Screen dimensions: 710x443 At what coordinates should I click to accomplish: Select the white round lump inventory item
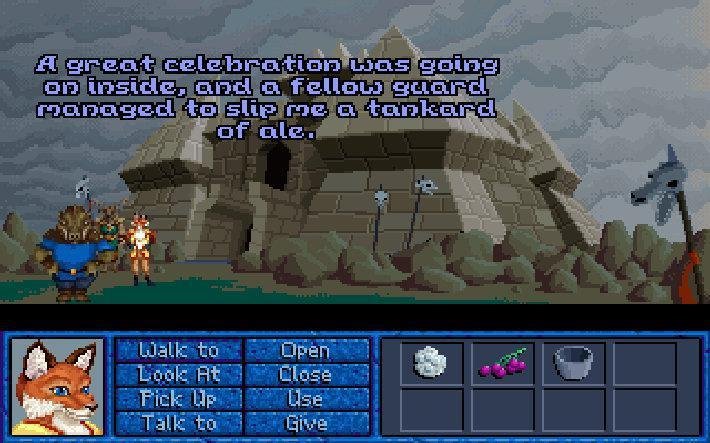tap(431, 363)
